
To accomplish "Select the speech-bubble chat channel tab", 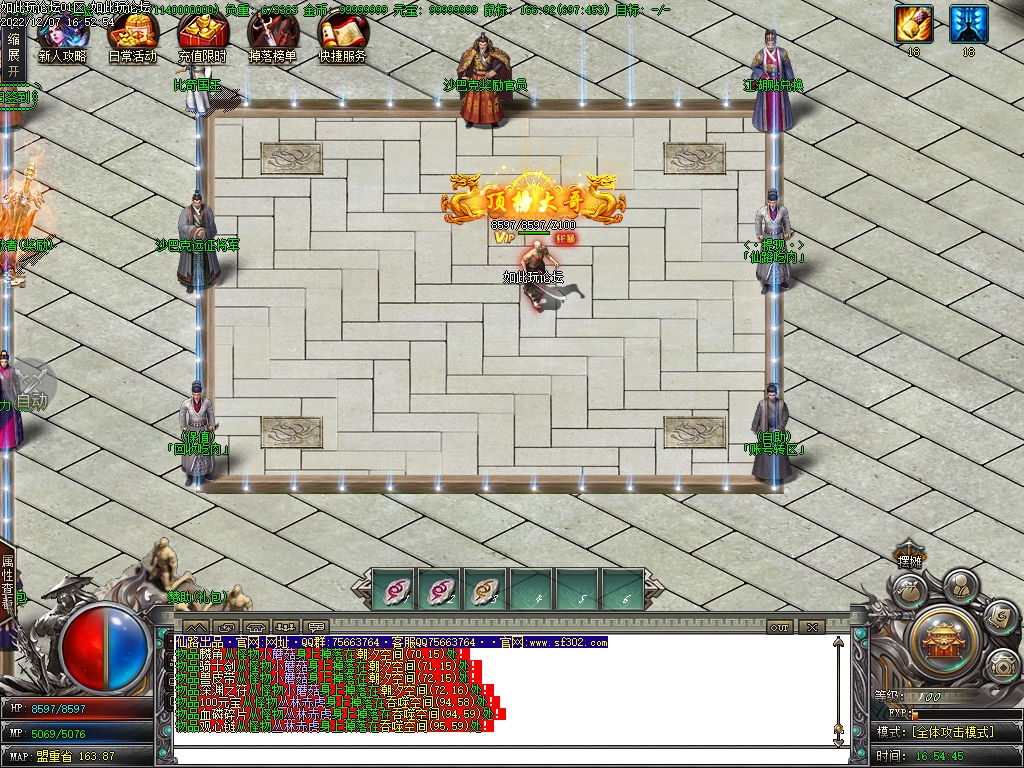I will [x=316, y=627].
